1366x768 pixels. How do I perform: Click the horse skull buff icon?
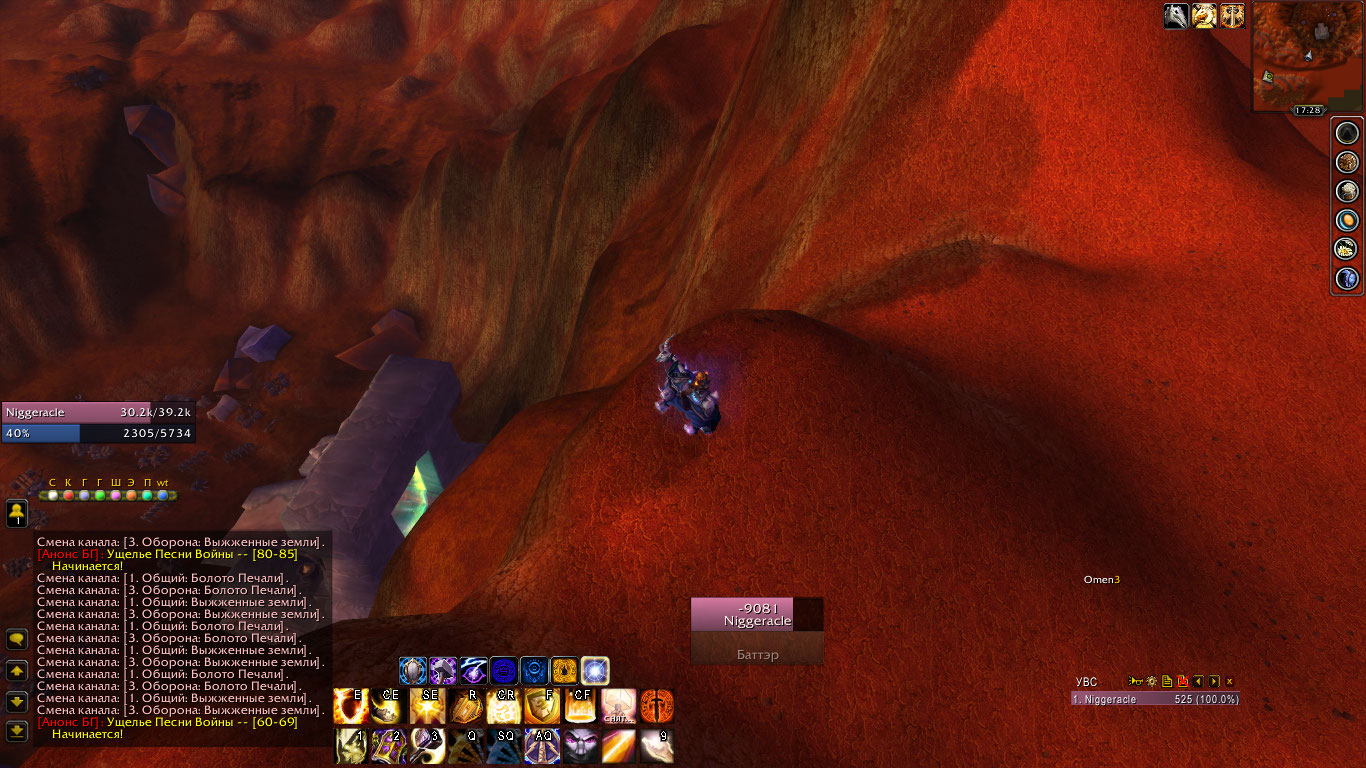pos(1176,16)
